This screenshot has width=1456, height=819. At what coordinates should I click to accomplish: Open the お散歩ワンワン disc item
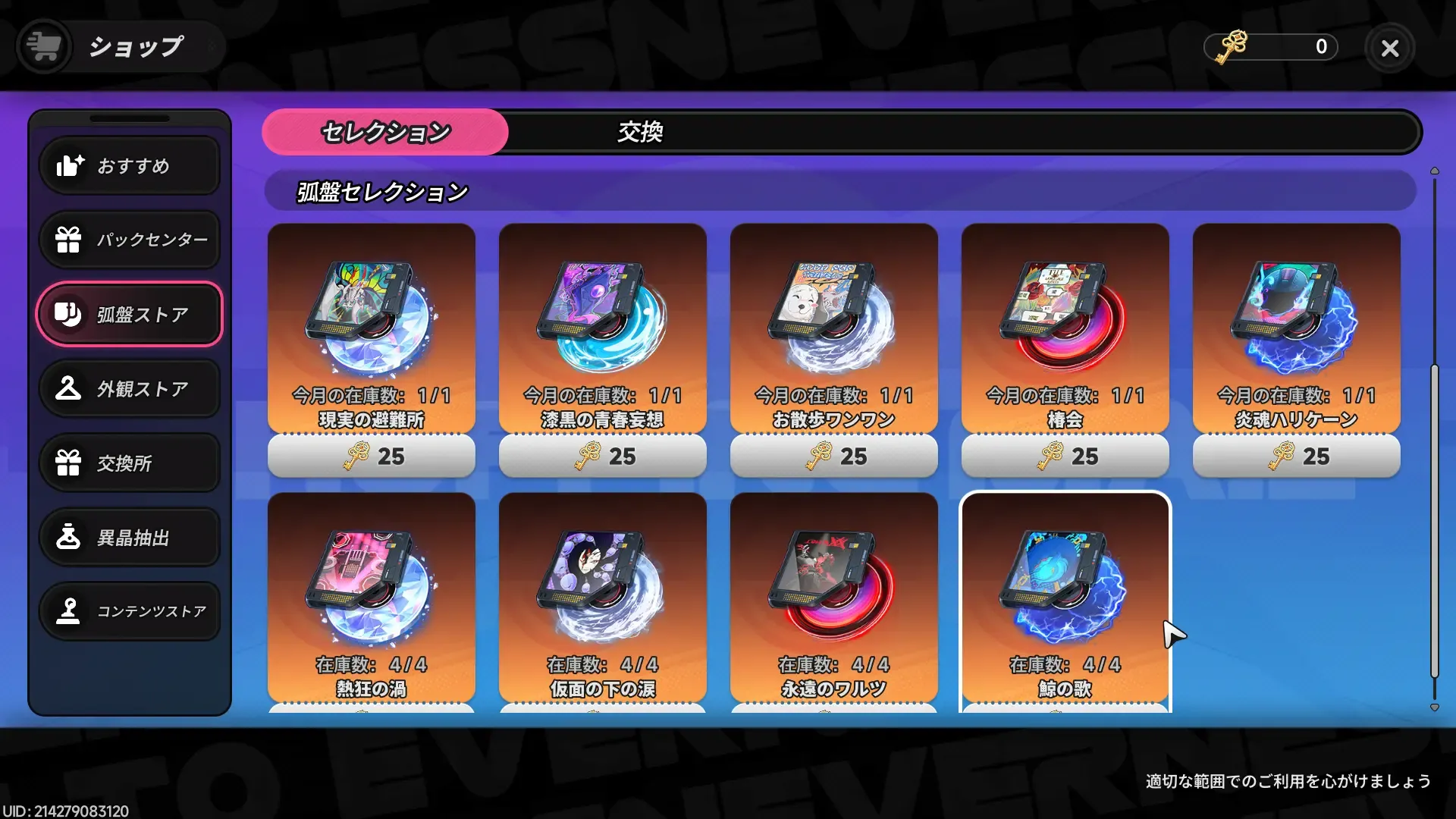click(833, 326)
